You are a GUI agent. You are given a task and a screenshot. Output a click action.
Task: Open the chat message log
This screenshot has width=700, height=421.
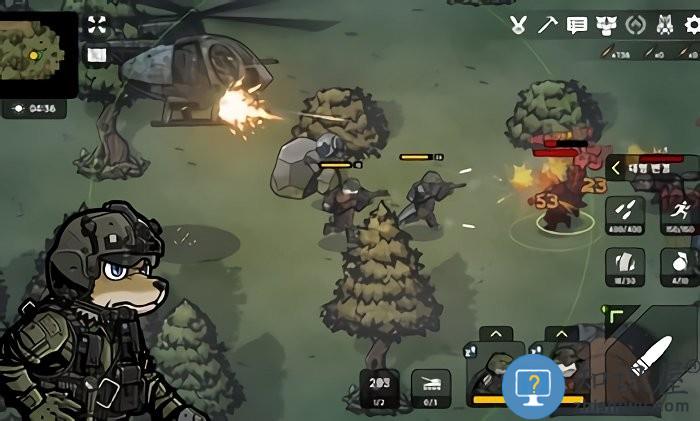click(x=577, y=25)
